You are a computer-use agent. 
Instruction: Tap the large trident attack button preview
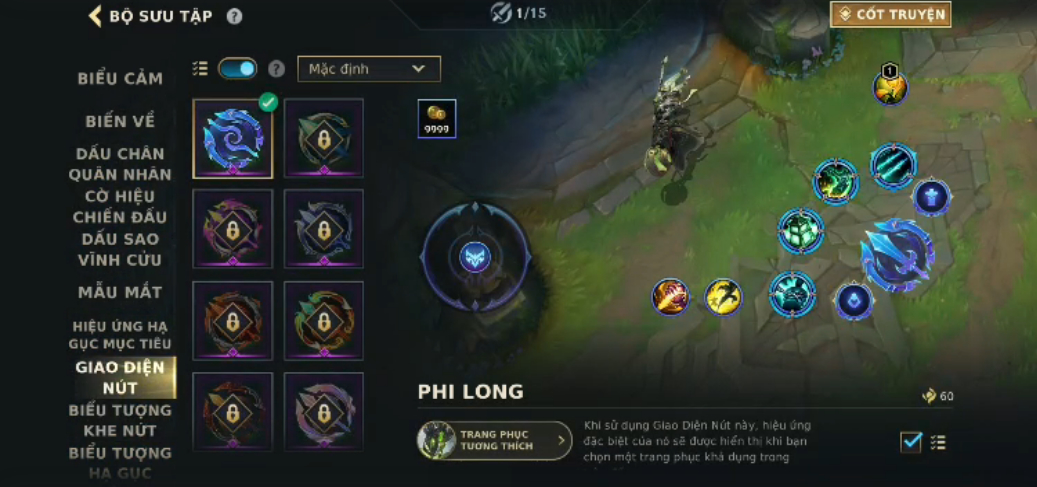coord(897,255)
